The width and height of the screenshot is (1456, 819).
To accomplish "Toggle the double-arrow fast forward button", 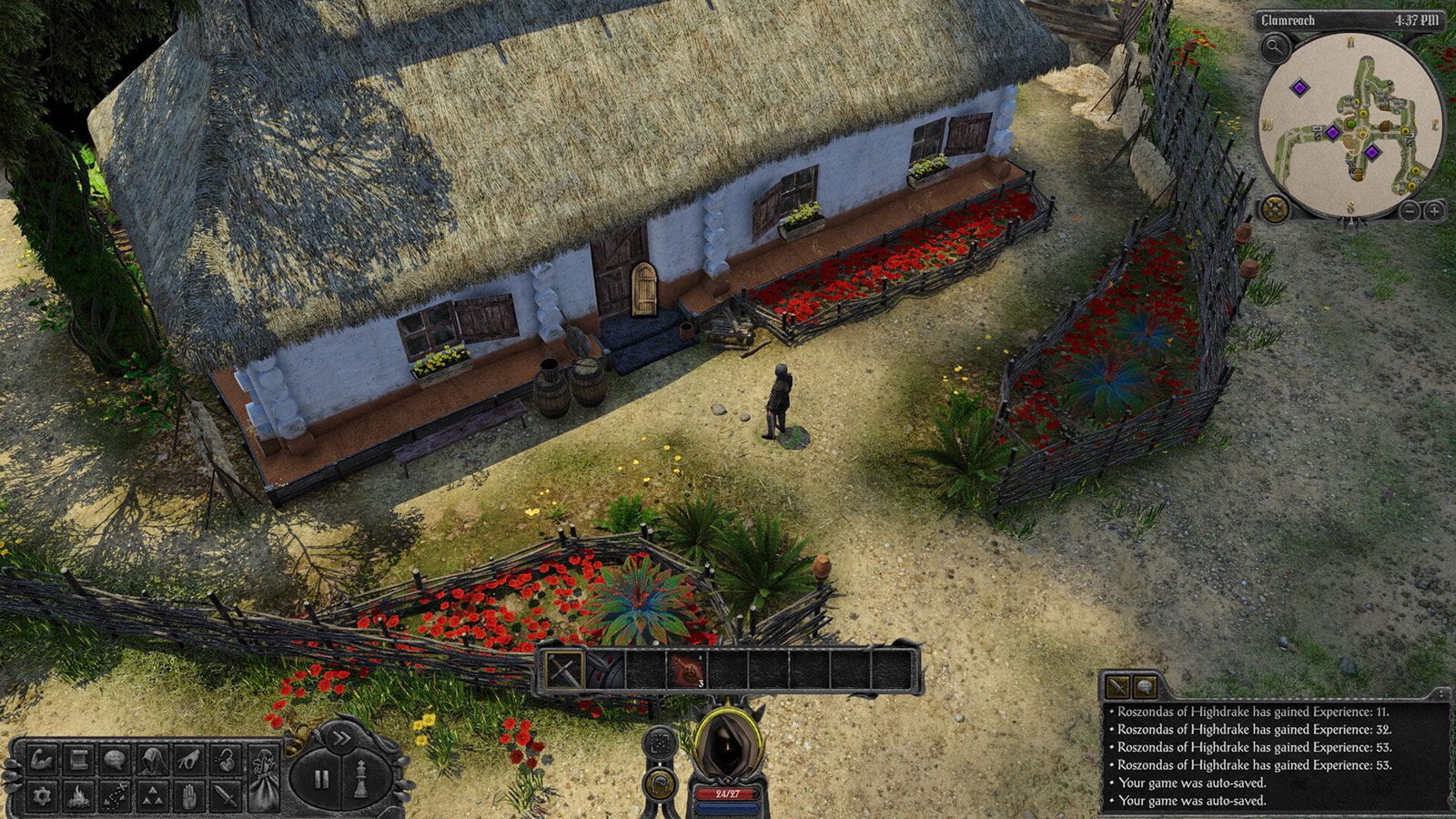I will (x=340, y=738).
